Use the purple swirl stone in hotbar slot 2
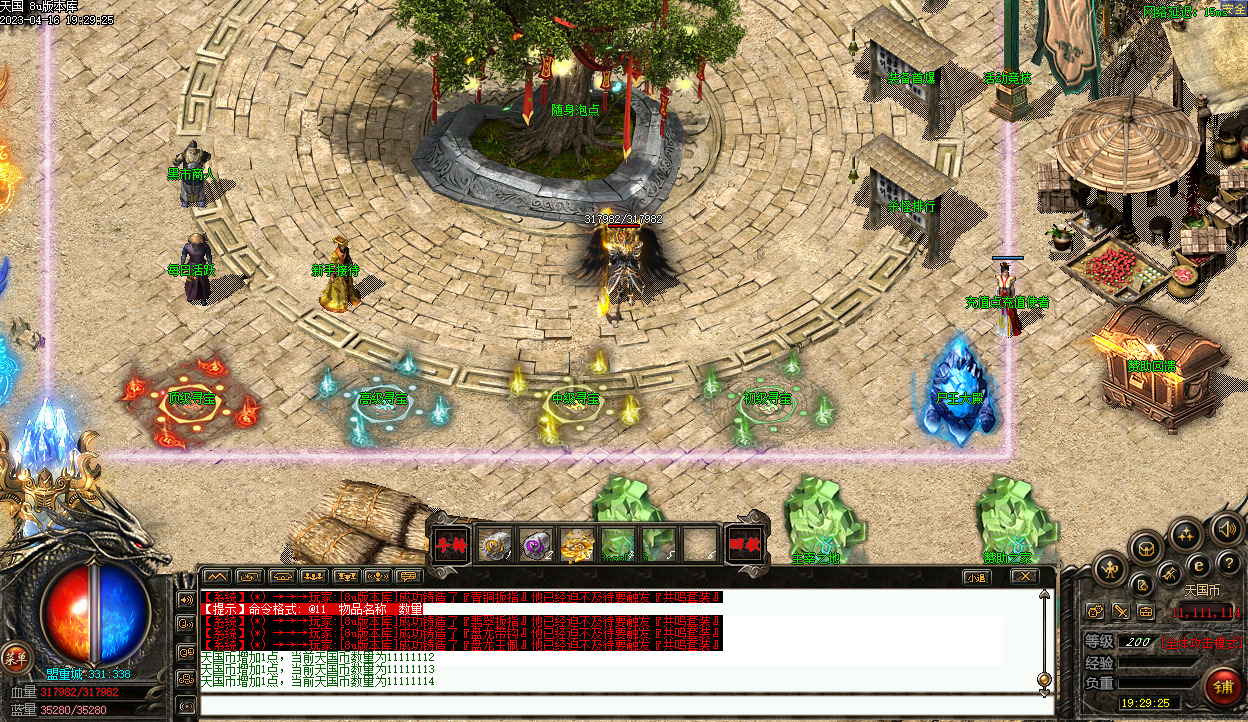 coord(536,544)
